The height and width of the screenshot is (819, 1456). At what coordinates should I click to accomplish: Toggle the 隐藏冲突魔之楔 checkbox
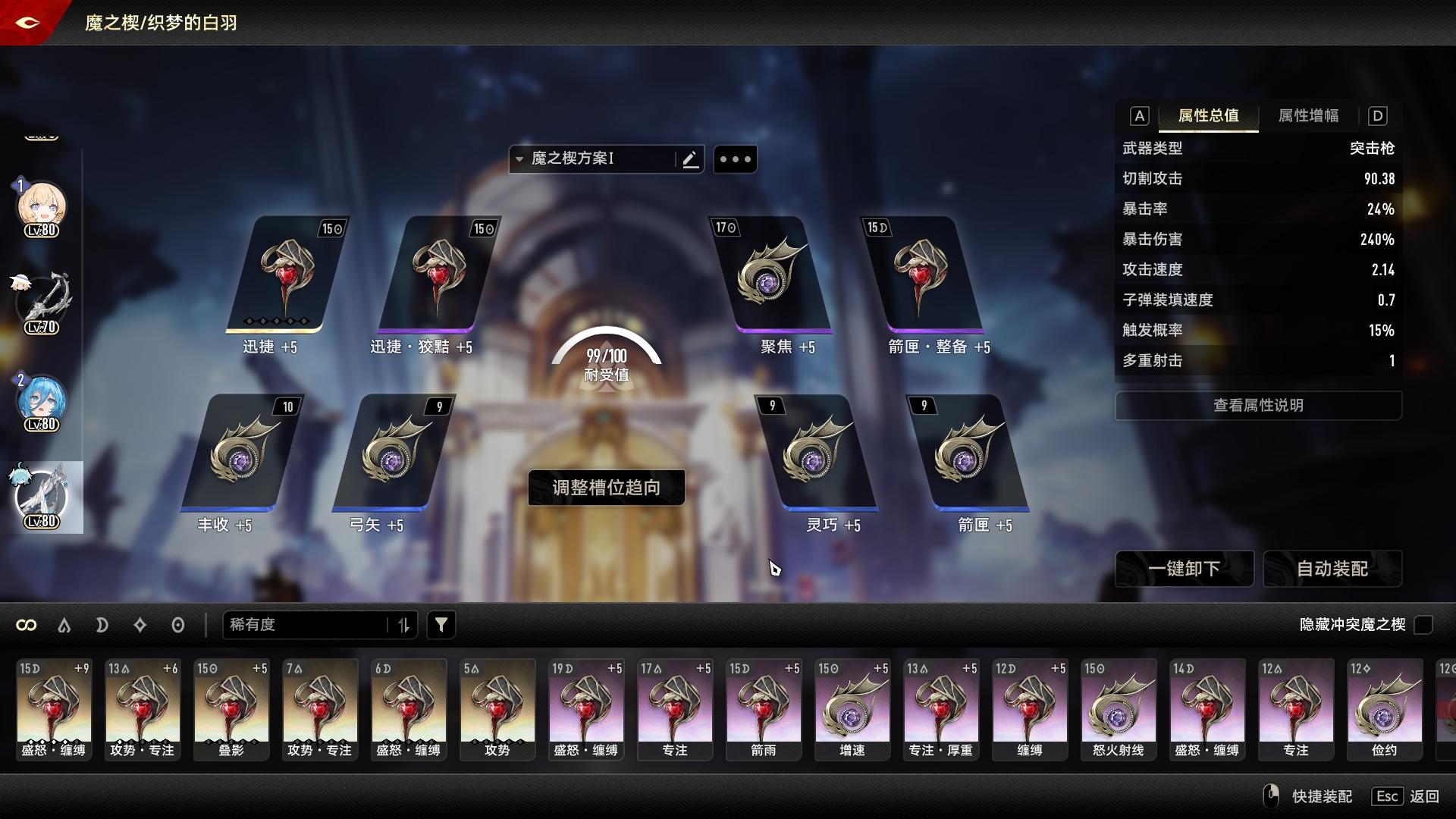(1423, 625)
